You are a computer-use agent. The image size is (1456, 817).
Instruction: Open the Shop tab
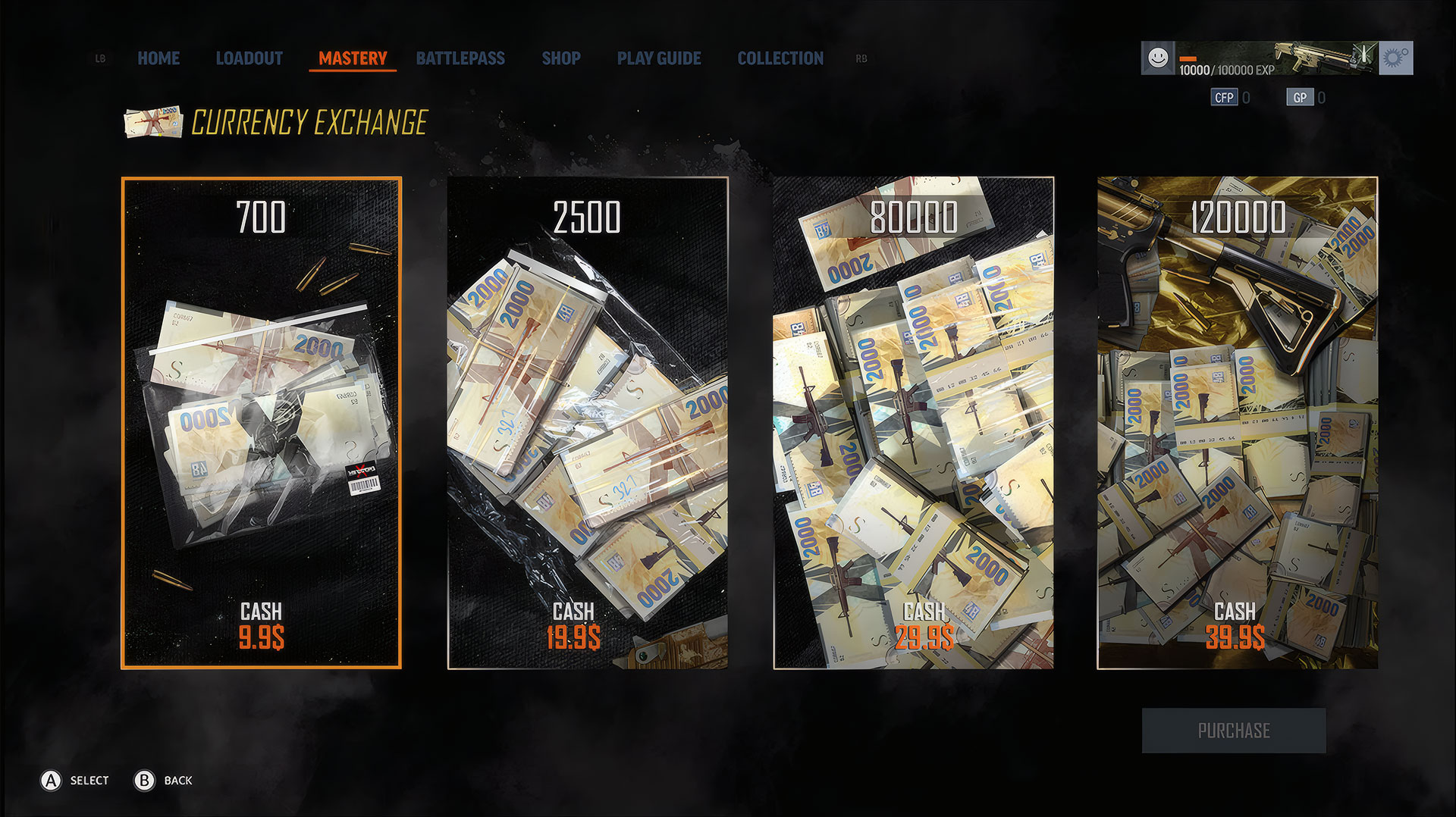[x=561, y=58]
